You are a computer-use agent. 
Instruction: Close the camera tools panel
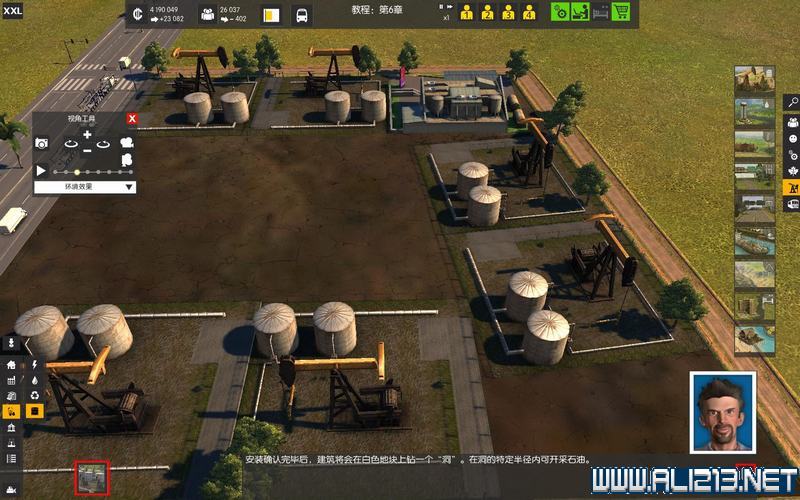click(132, 119)
